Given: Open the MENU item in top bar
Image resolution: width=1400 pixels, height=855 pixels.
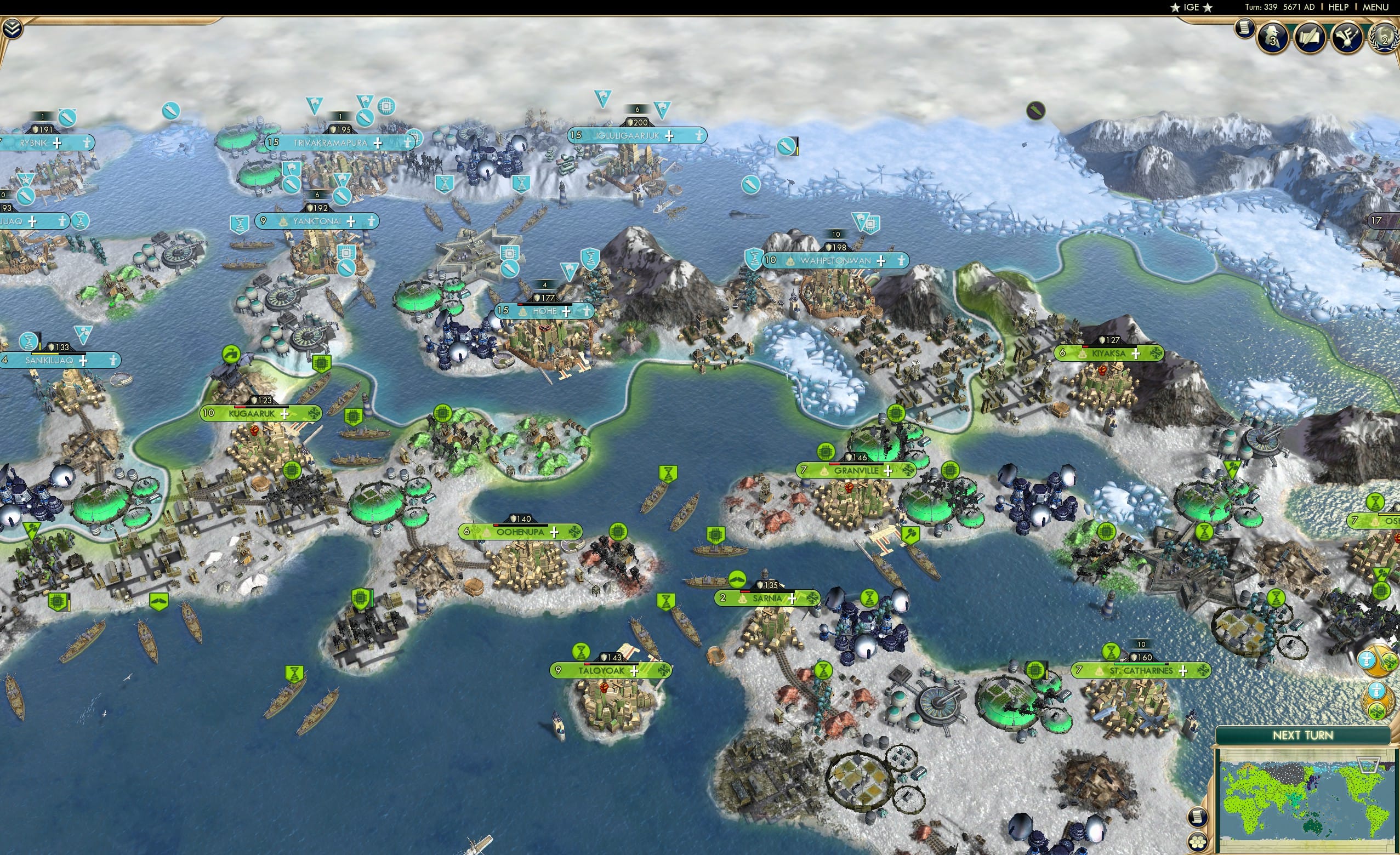Looking at the screenshot, I should [1375, 7].
